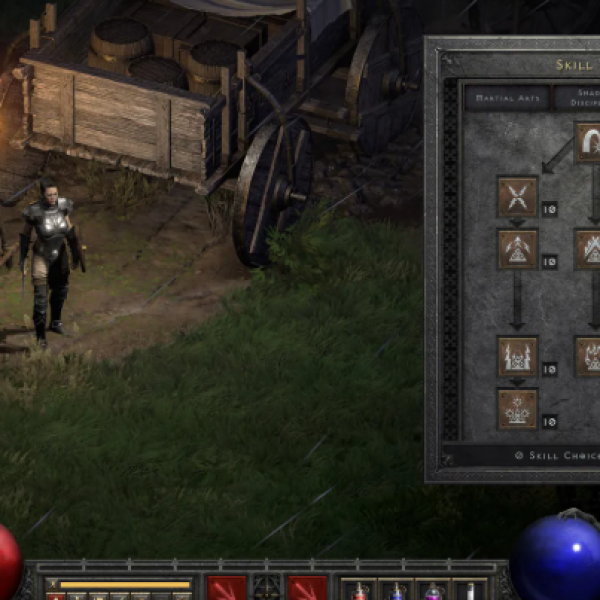Choose the Charged Bolt Sentry skill icon
Viewport: 600px width, 600px height.
(x=517, y=249)
